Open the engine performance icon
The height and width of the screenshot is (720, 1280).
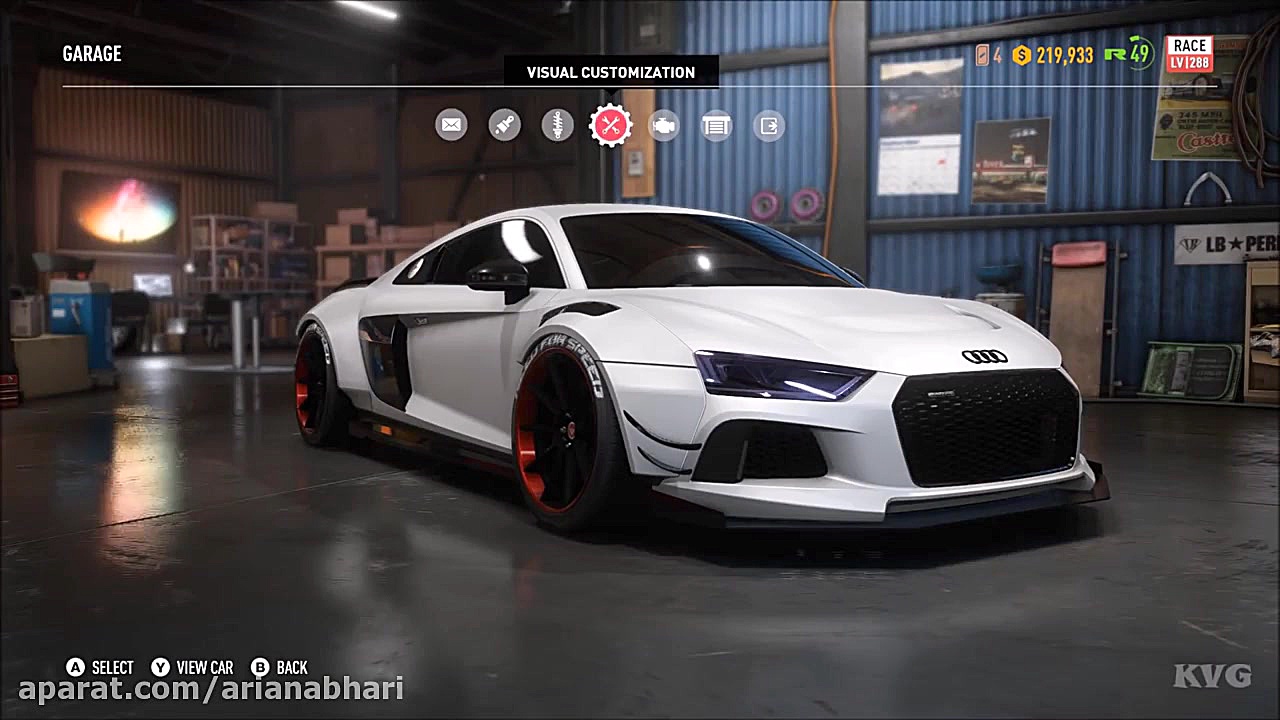click(x=663, y=124)
